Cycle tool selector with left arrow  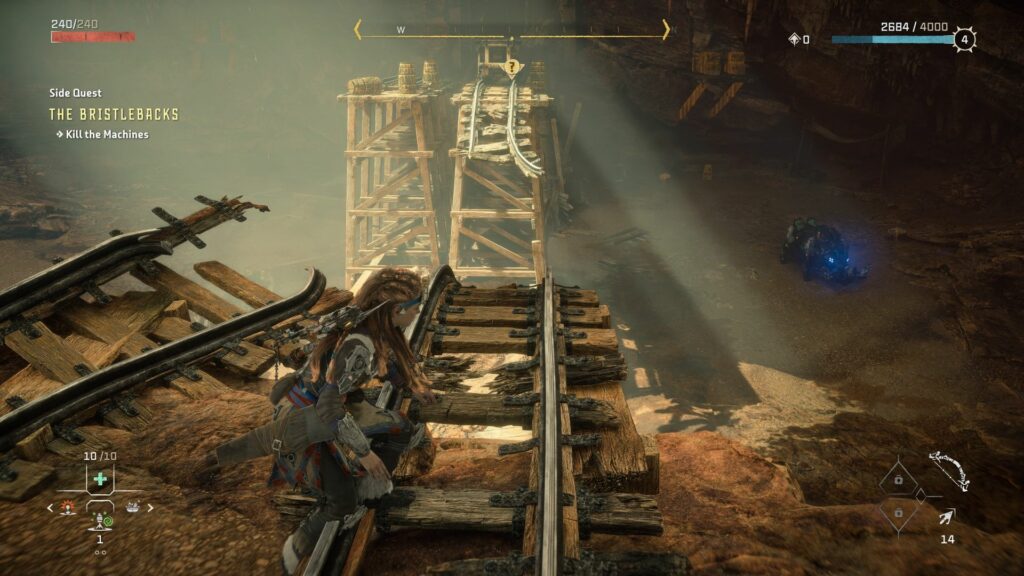pyautogui.click(x=51, y=508)
